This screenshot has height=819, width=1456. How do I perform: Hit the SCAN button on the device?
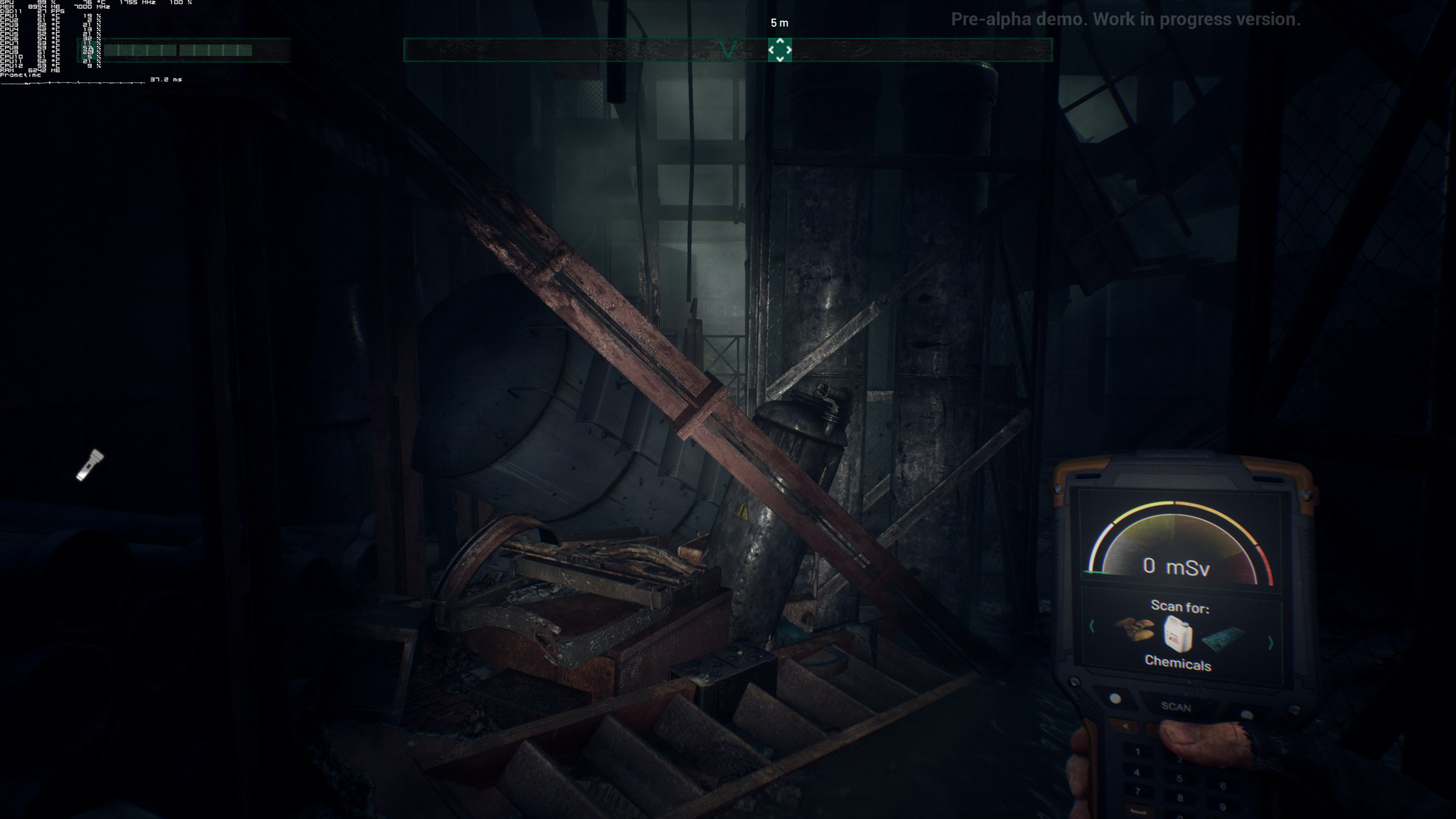pos(1176,706)
